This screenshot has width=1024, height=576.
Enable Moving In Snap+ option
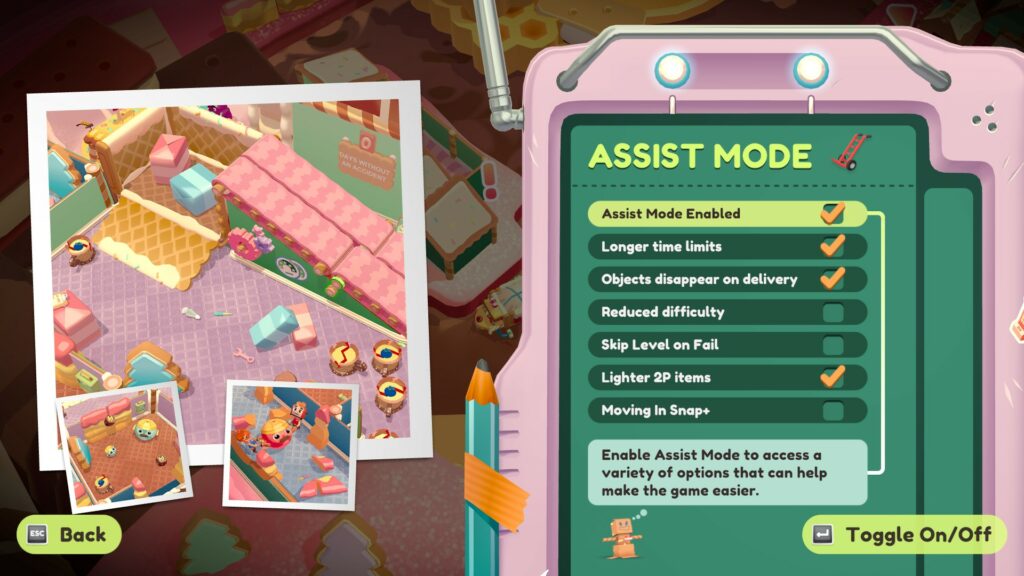coord(832,410)
